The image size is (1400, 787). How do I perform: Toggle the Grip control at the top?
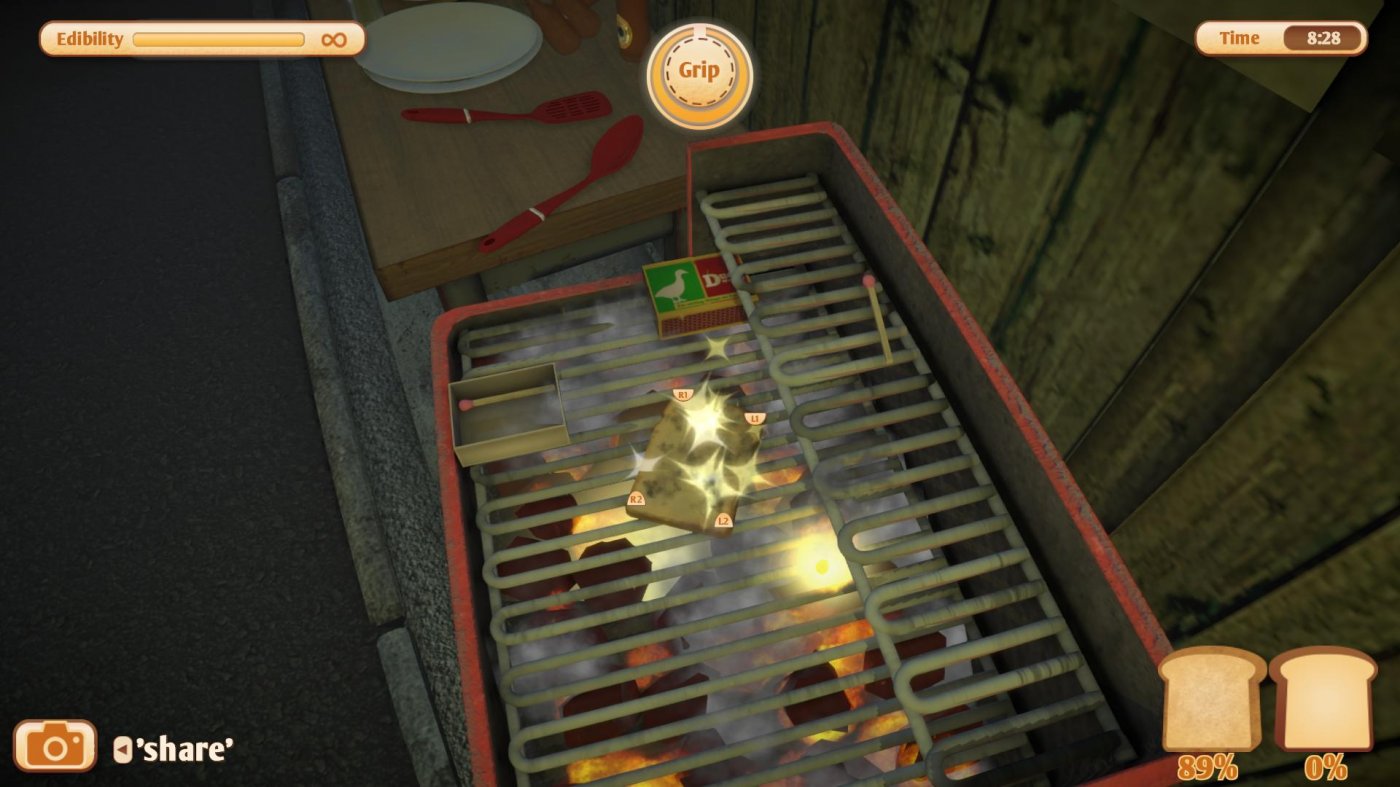point(702,72)
